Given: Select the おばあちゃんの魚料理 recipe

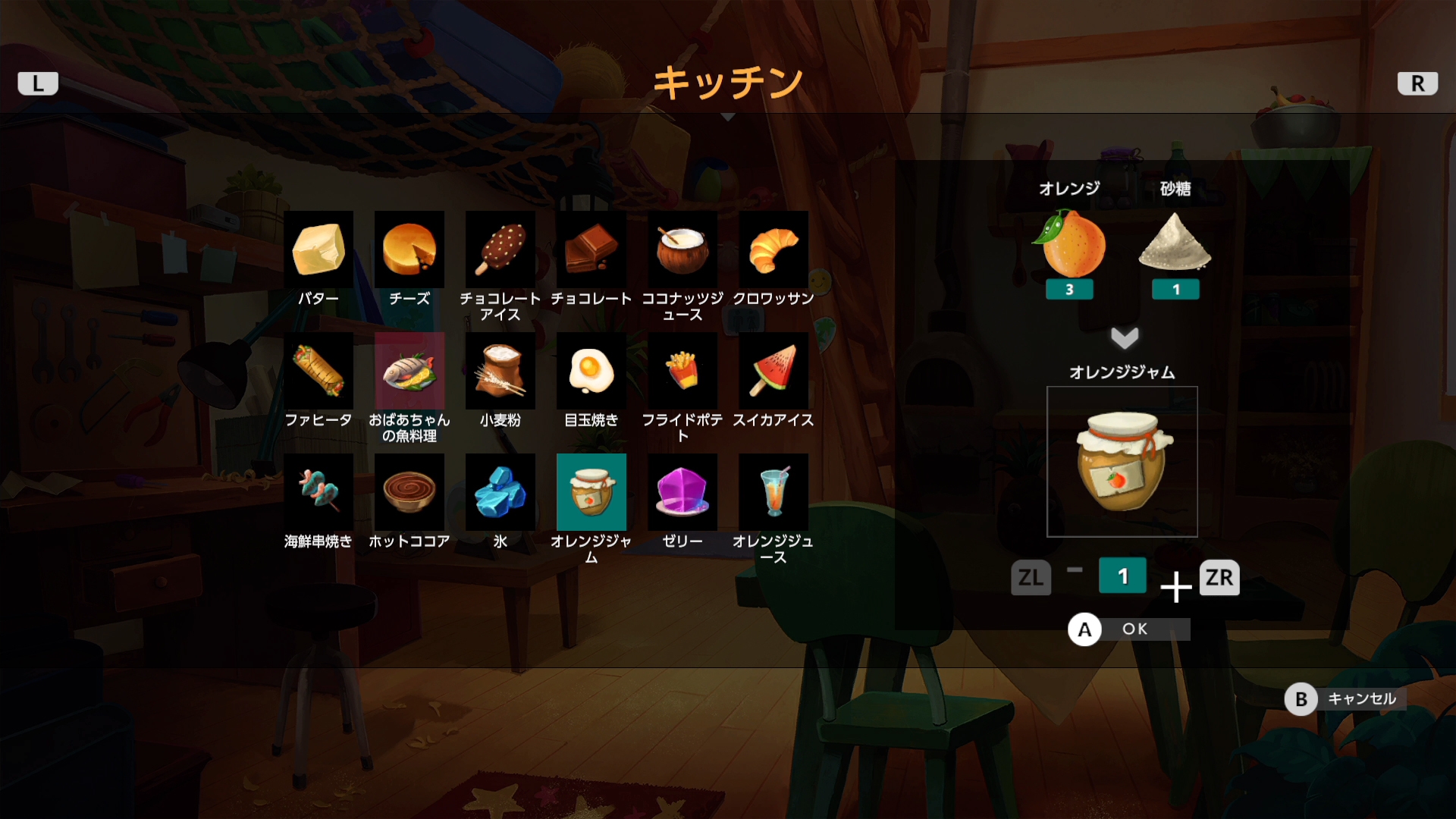Looking at the screenshot, I should [x=409, y=372].
